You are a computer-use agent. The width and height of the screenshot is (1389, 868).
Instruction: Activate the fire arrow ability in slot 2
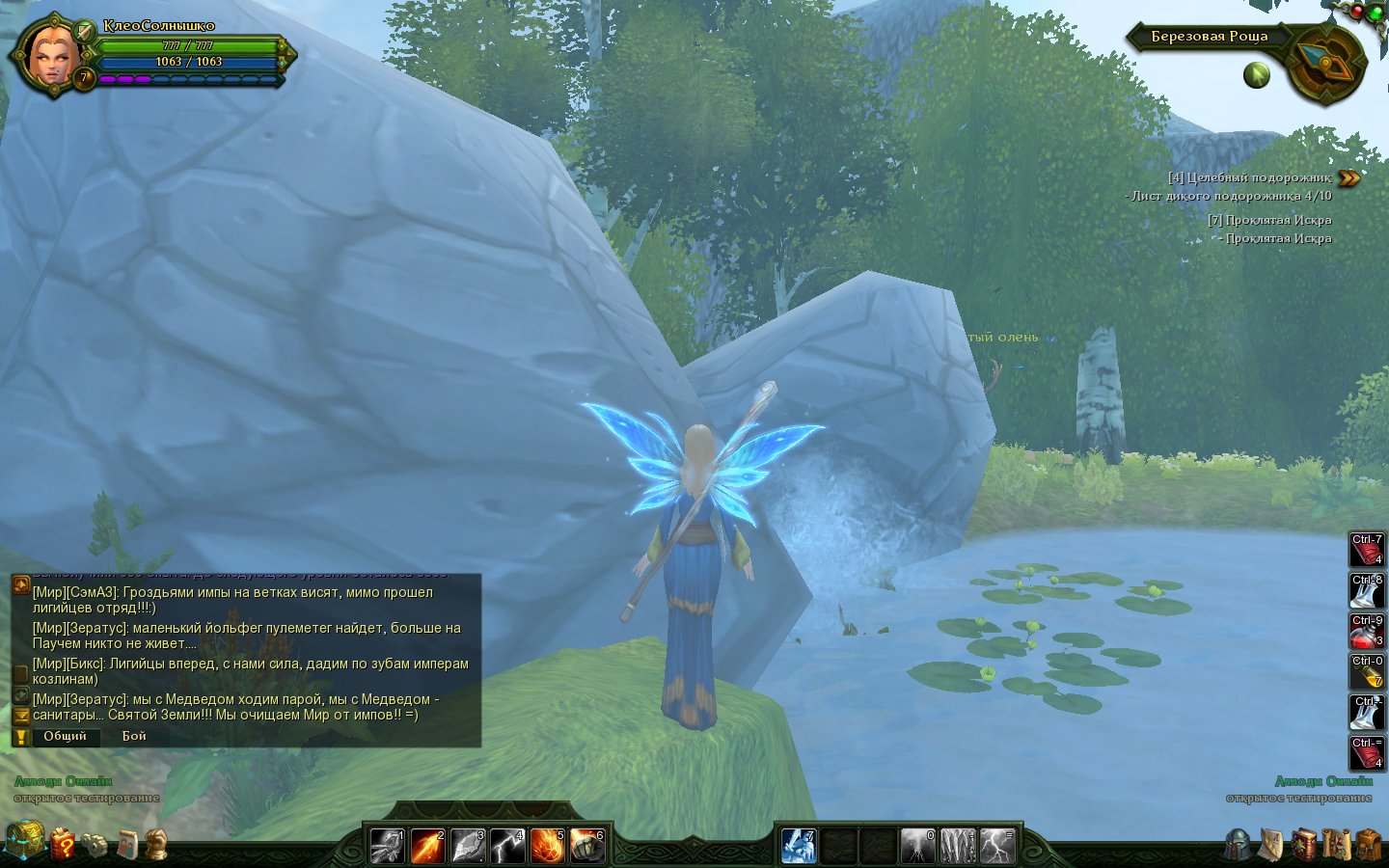[x=427, y=846]
